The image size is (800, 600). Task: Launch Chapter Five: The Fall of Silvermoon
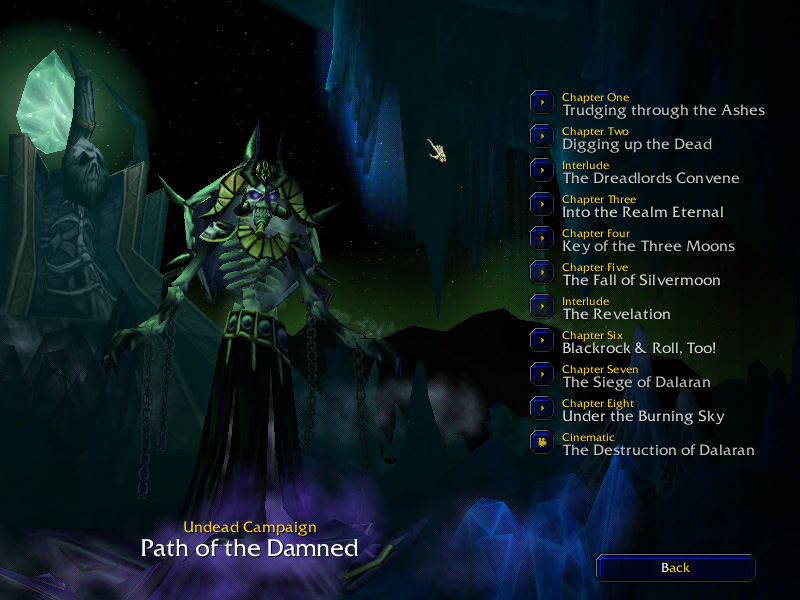pyautogui.click(x=542, y=272)
